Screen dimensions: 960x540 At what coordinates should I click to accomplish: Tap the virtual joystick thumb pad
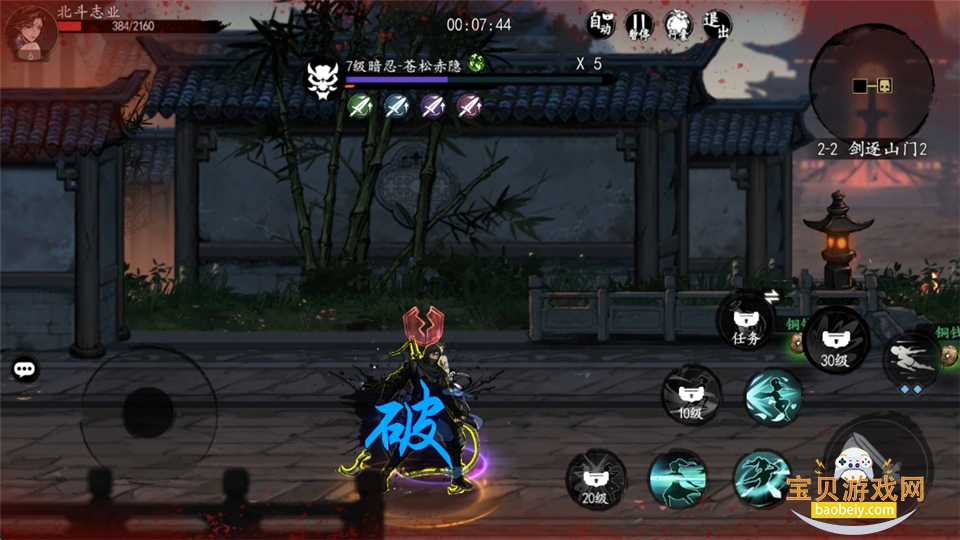(x=147, y=410)
